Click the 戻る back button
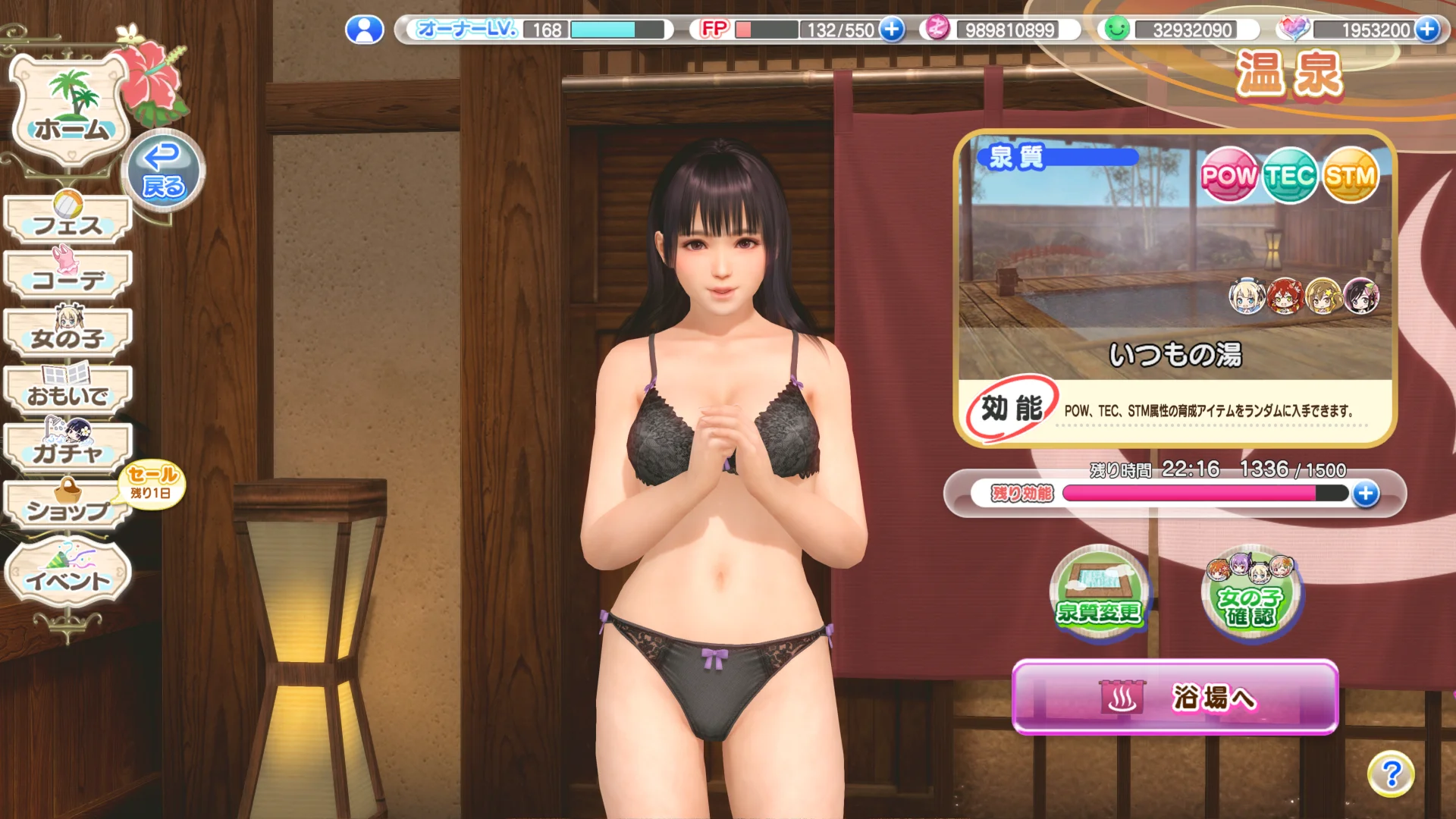The image size is (1456, 819). [x=163, y=171]
